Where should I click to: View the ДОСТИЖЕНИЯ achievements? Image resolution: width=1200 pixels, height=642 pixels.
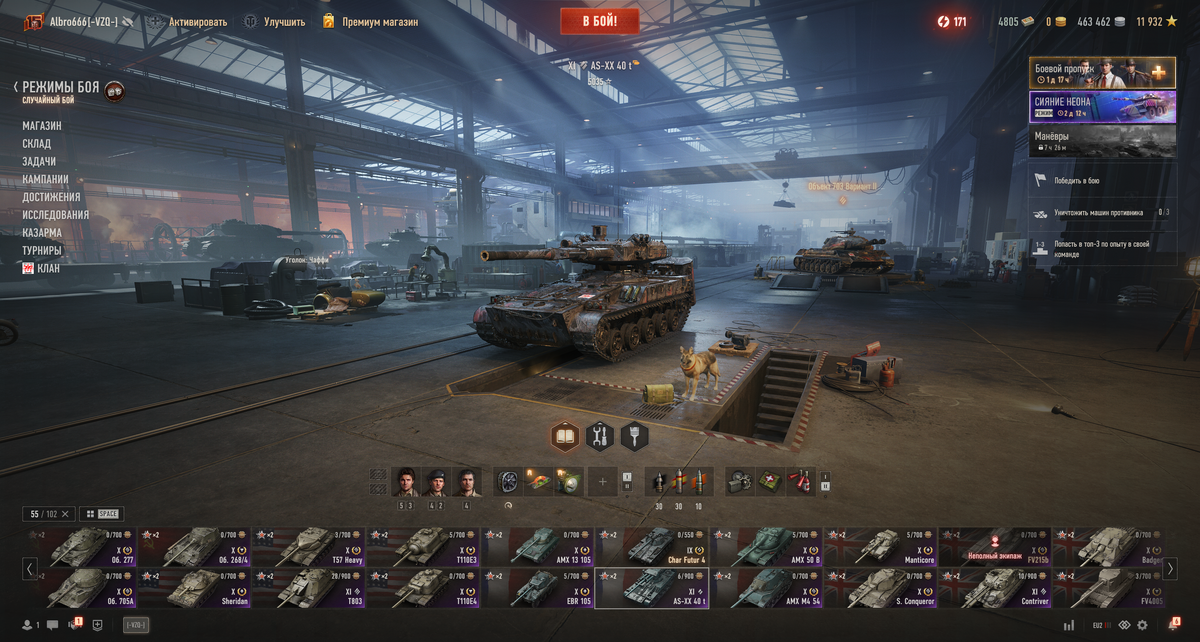click(51, 197)
